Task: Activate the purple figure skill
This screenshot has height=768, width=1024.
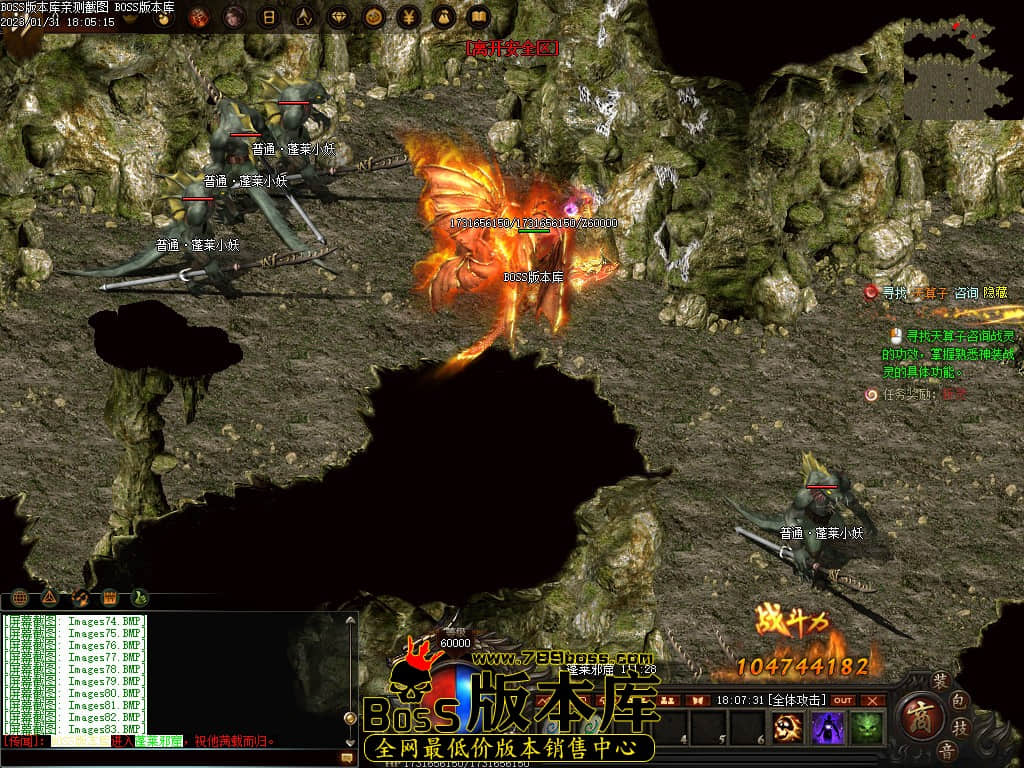Action: (x=827, y=727)
